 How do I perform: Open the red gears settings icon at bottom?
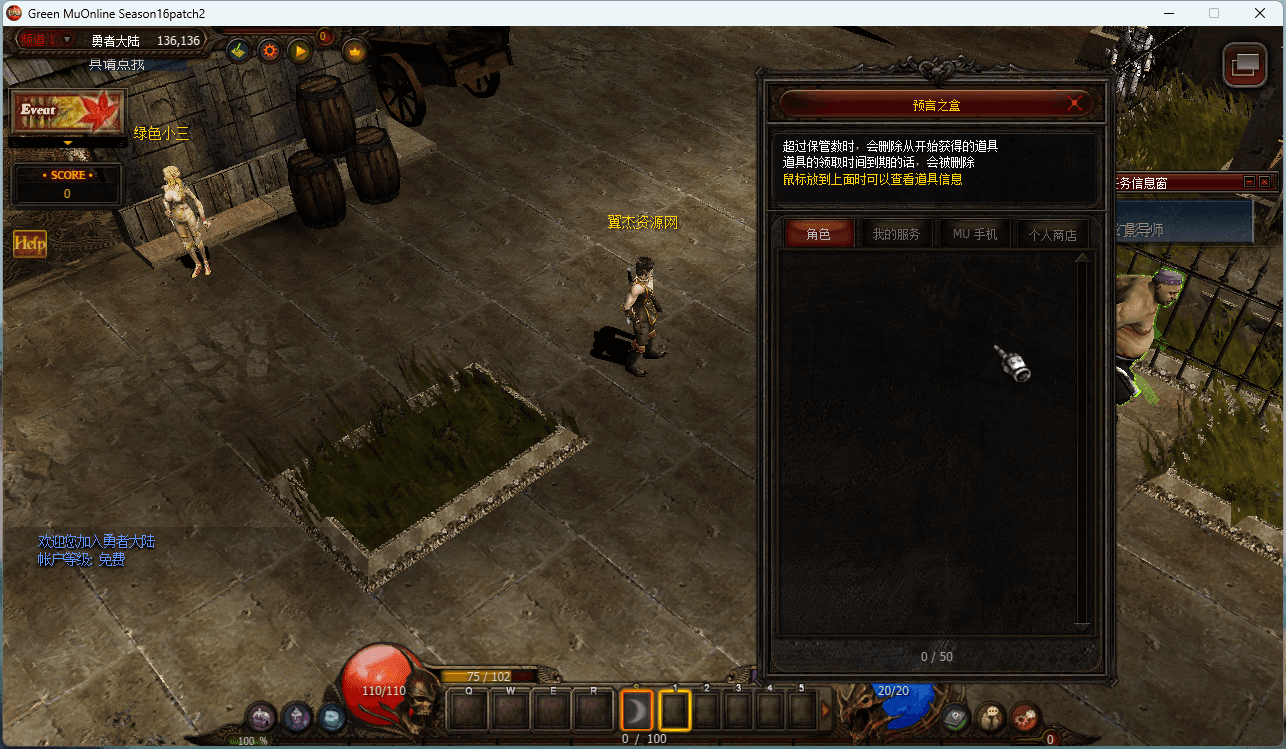pyautogui.click(x=1025, y=716)
